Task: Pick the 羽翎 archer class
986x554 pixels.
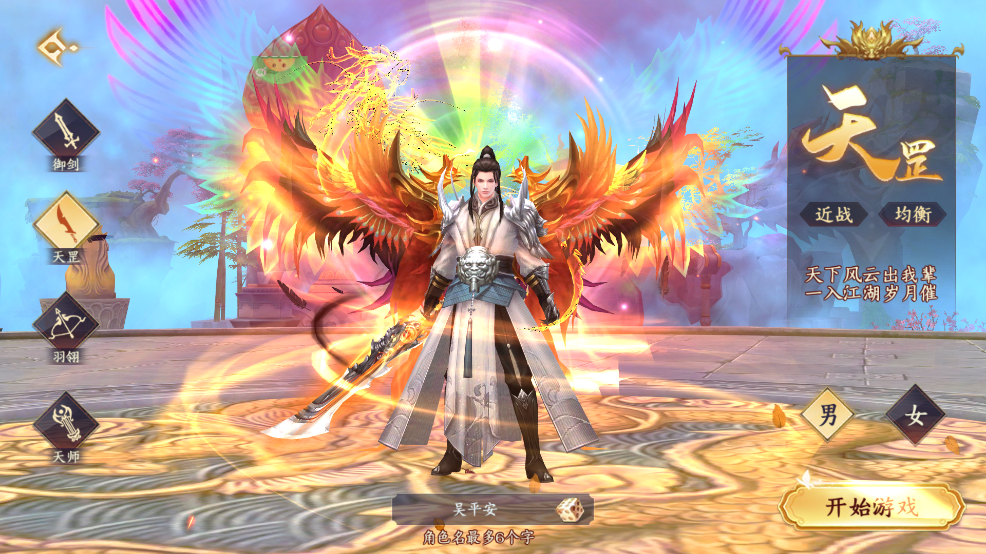Action: click(x=66, y=322)
